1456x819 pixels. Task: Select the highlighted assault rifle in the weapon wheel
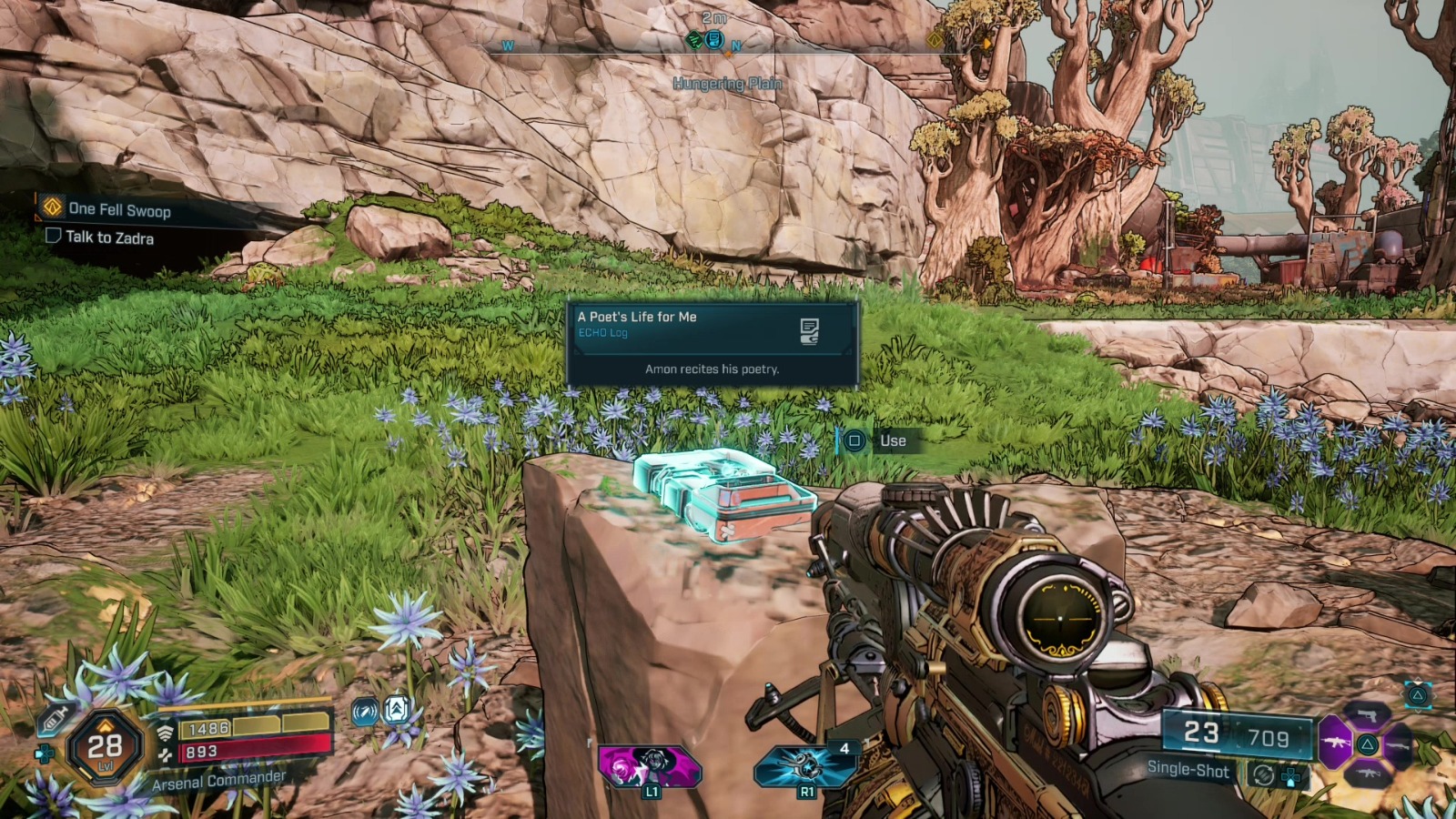(x=1336, y=743)
